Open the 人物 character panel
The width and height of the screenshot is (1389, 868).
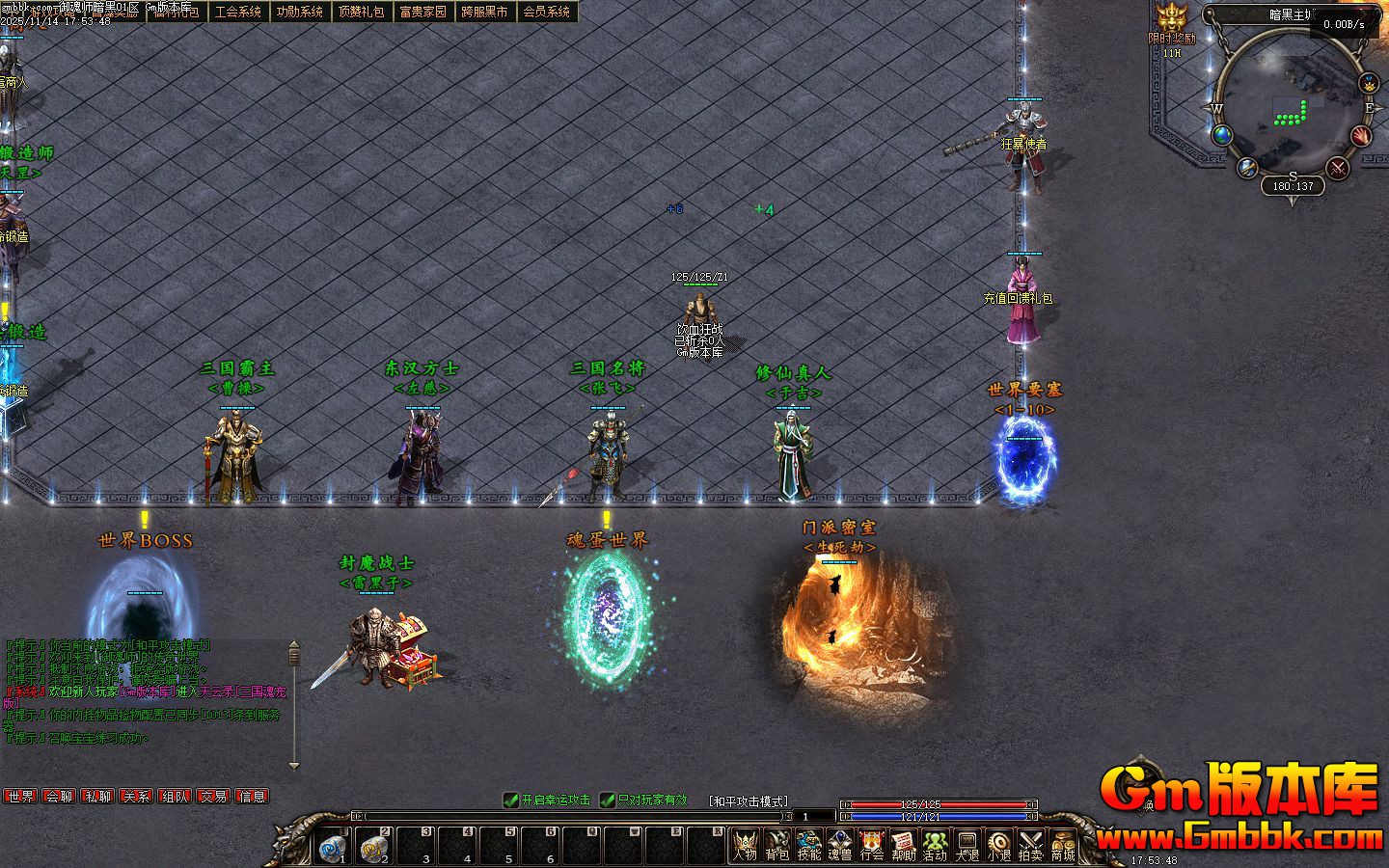pos(745,844)
